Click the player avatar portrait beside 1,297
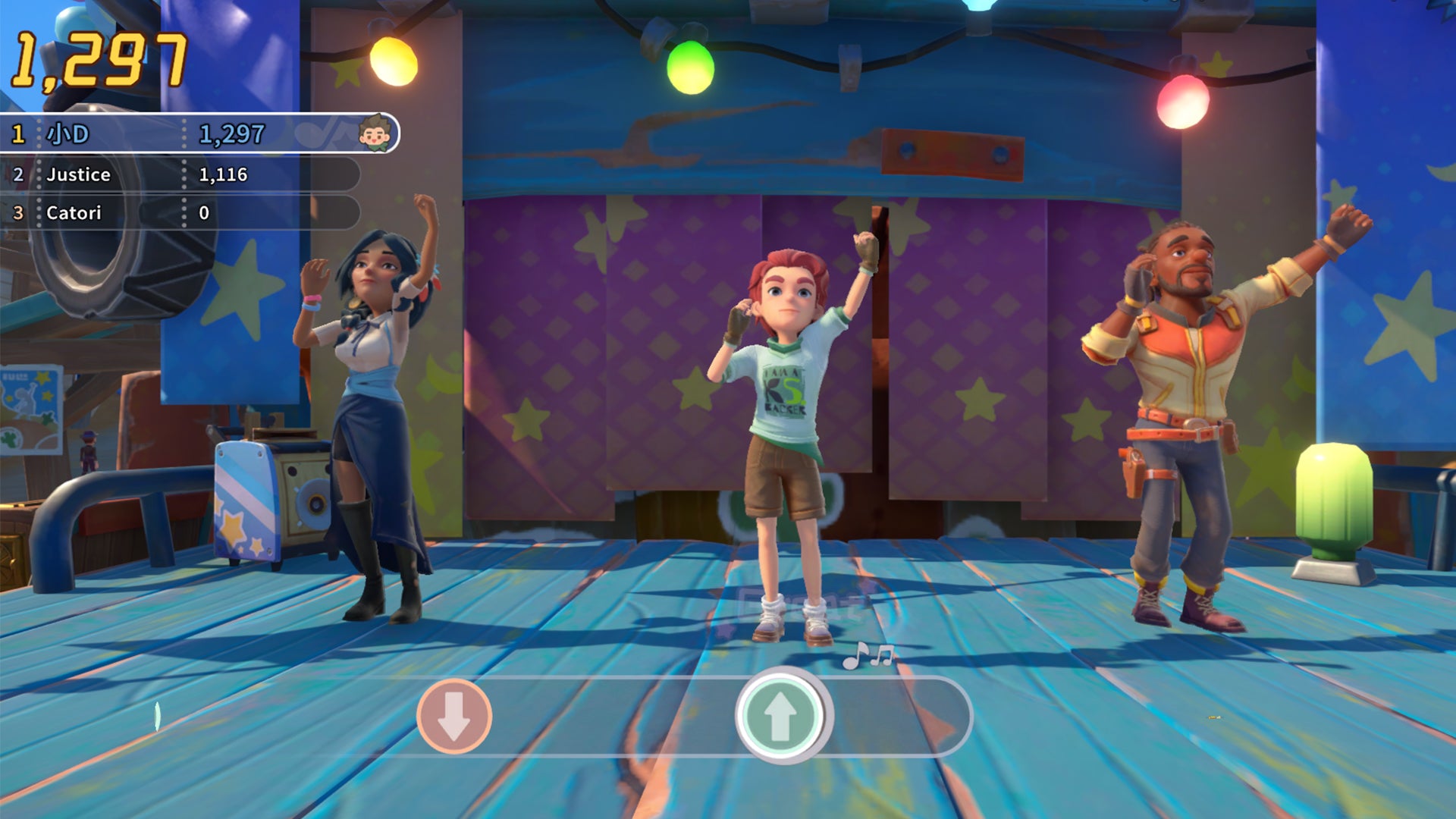1456x819 pixels. [375, 133]
